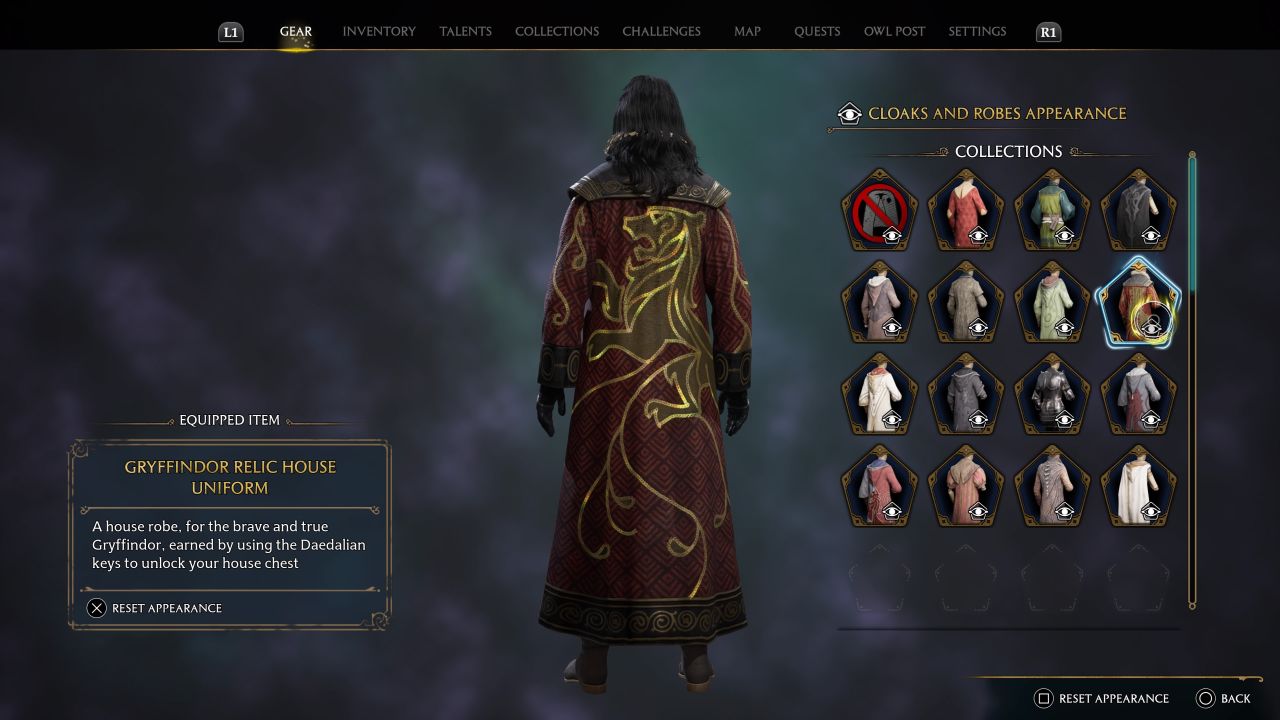Image resolution: width=1280 pixels, height=720 pixels.
Task: Click the L1 shoulder button icon
Action: 230,32
